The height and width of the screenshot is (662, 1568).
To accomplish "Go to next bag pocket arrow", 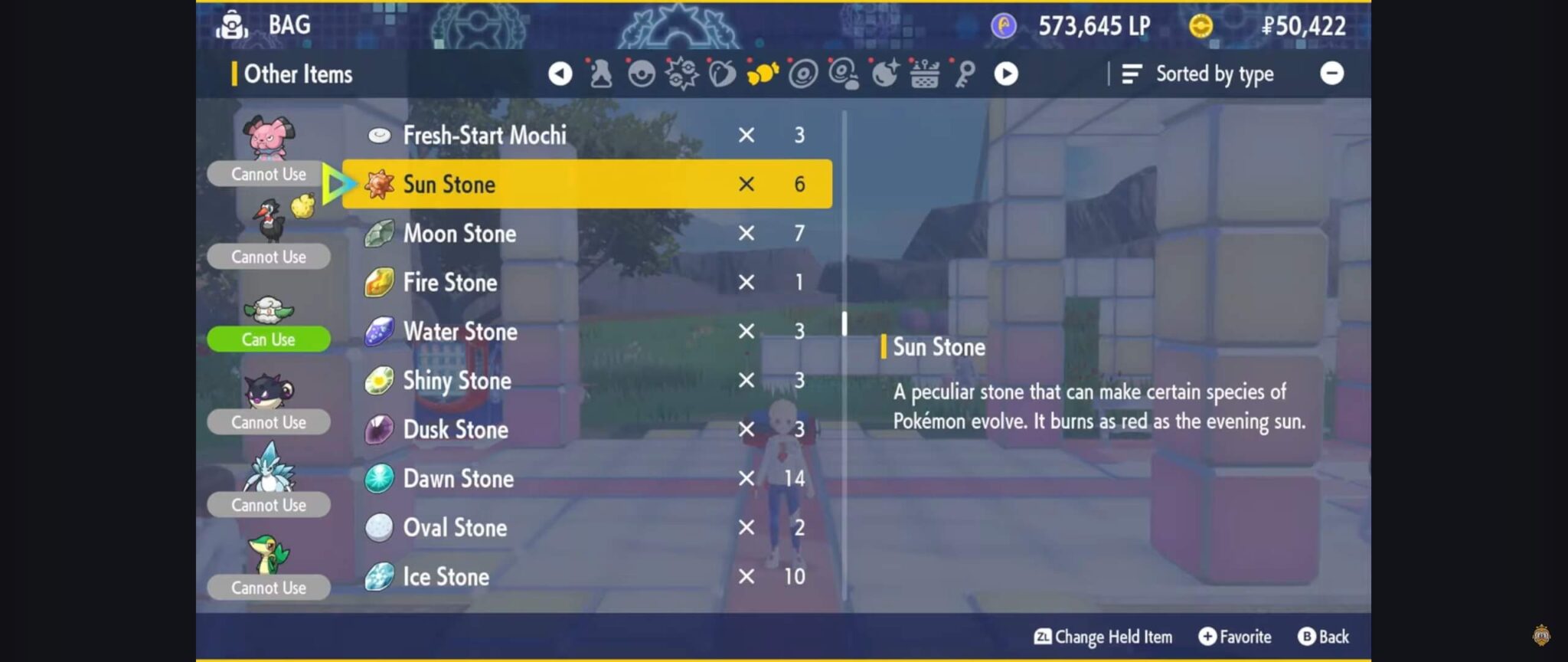I will click(1006, 74).
